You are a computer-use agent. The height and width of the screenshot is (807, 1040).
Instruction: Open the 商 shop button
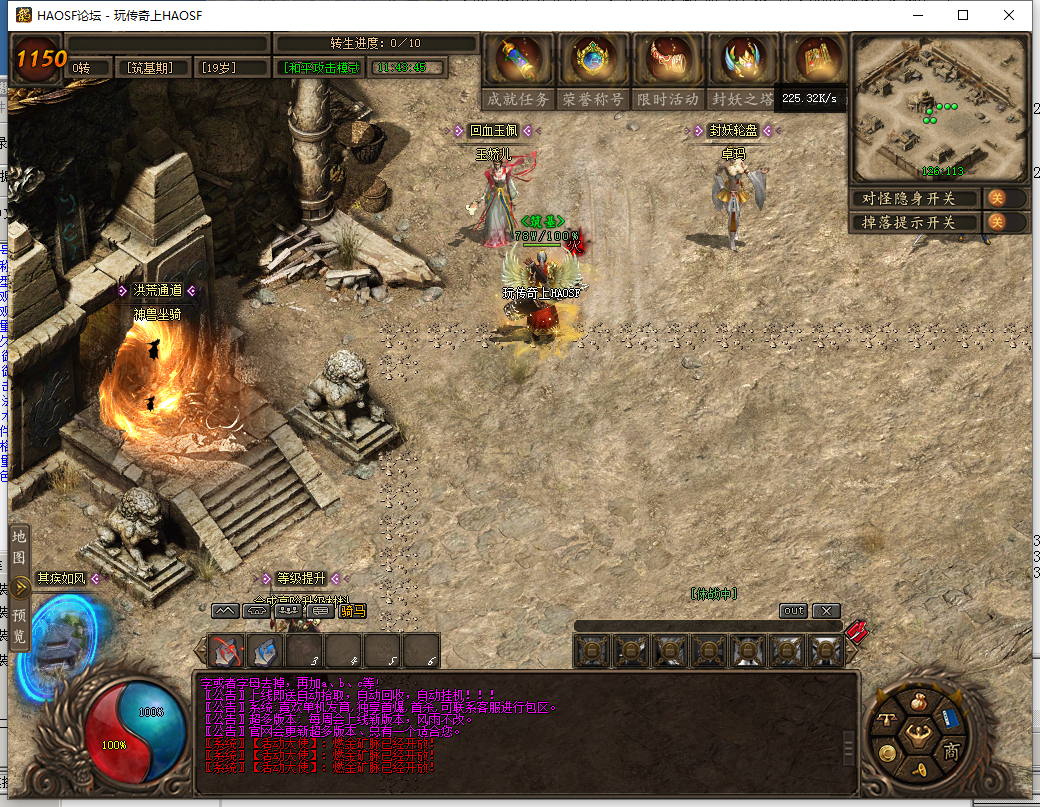pyautogui.click(x=951, y=751)
